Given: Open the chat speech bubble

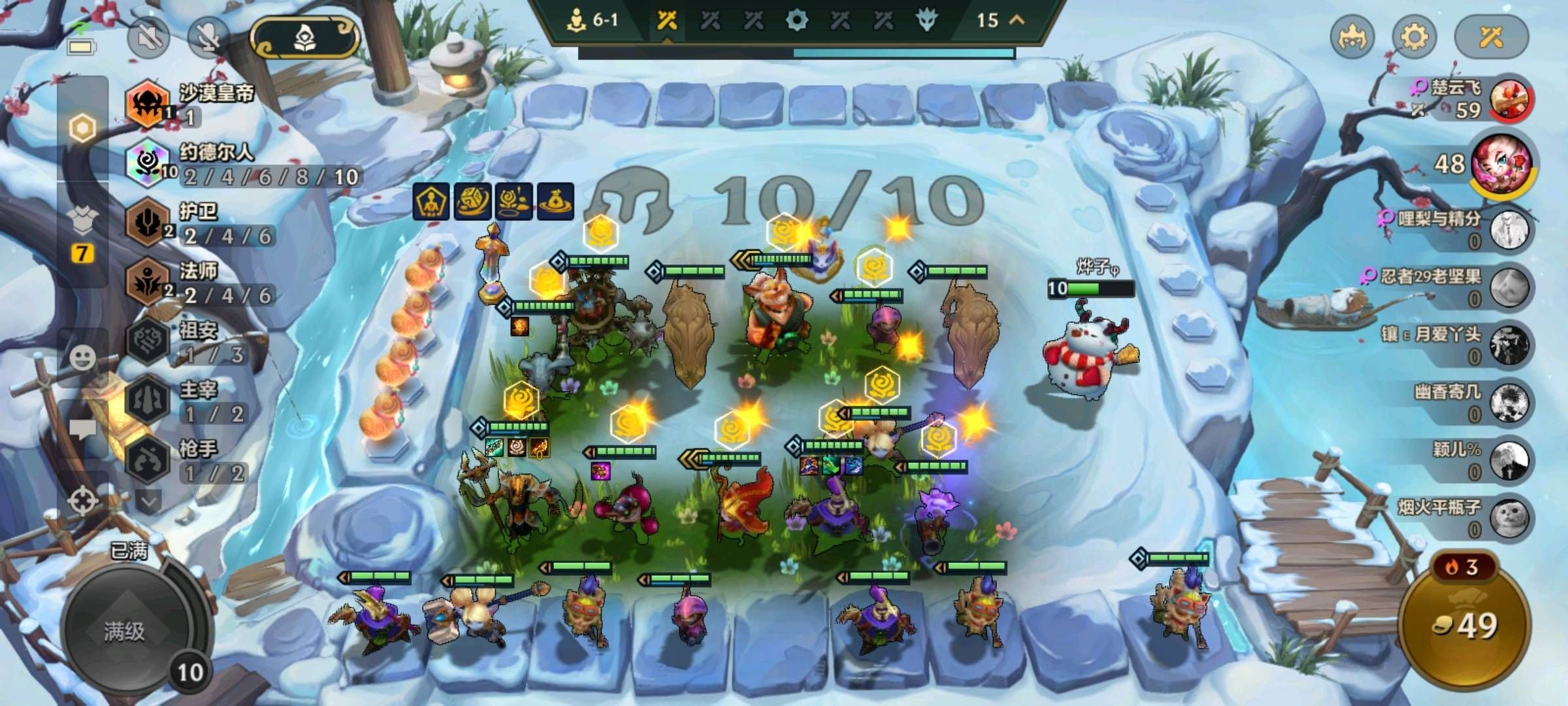Looking at the screenshot, I should pyautogui.click(x=83, y=429).
